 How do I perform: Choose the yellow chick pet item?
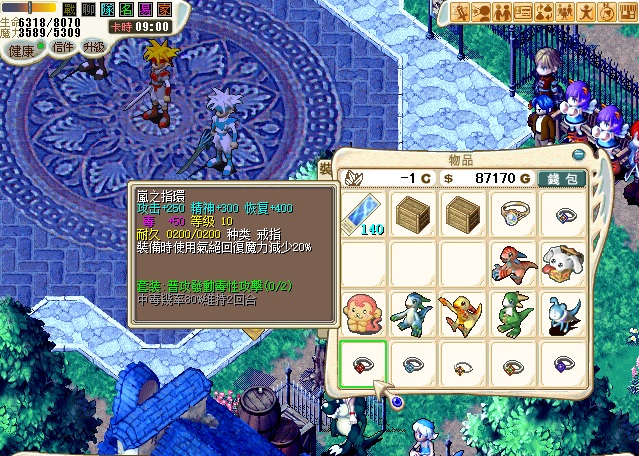462,312
